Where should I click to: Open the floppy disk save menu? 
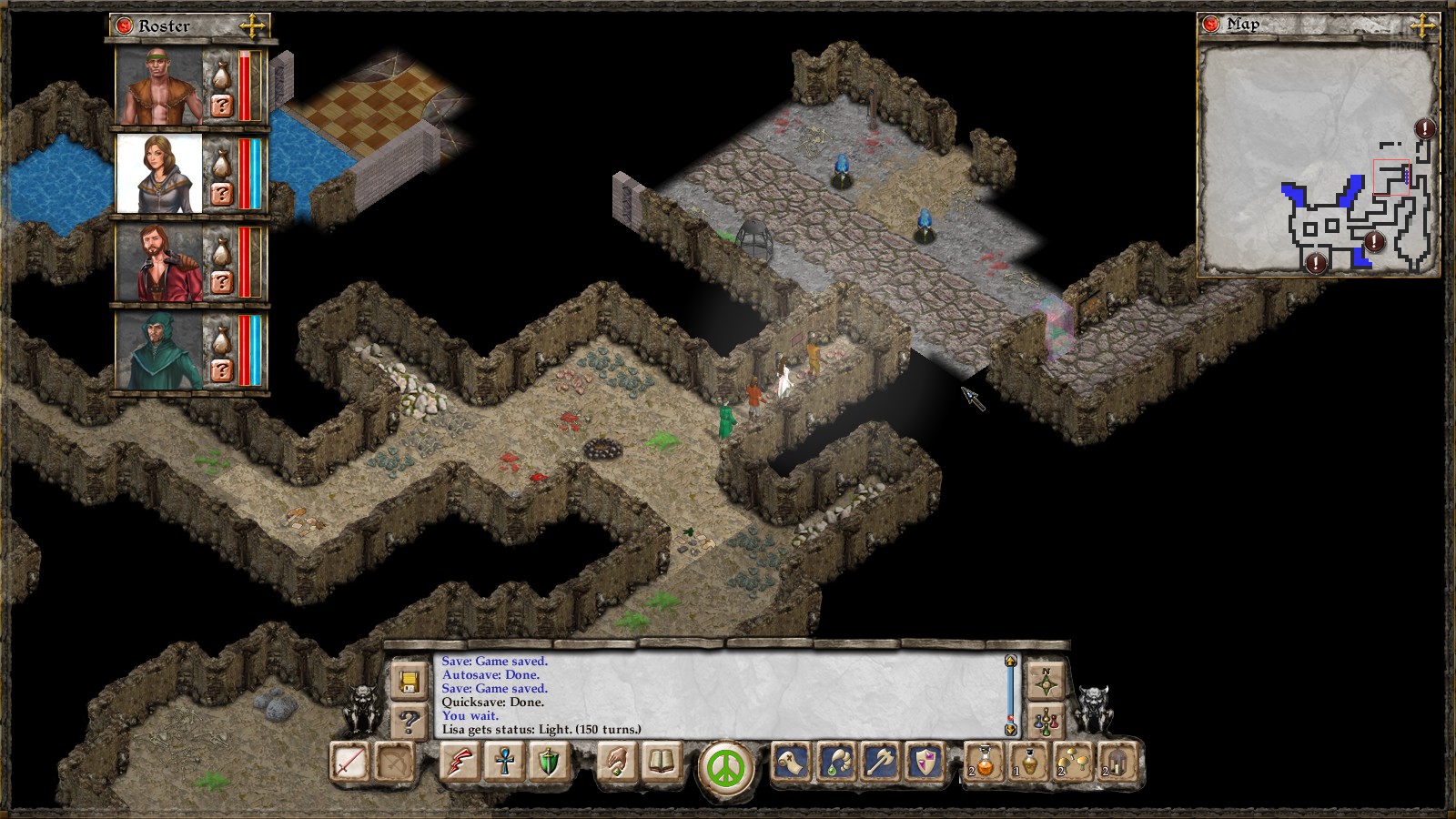(409, 682)
